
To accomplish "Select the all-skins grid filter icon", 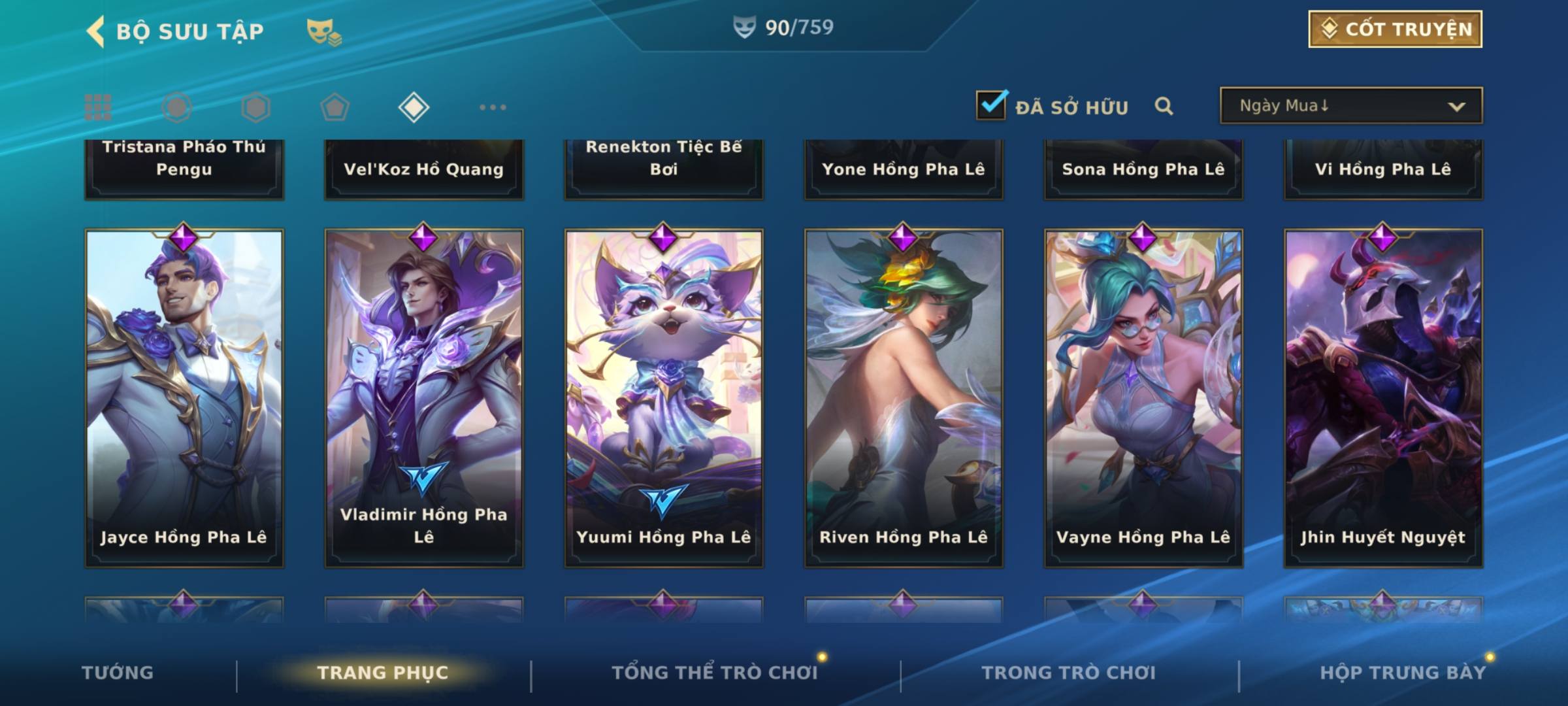I will tap(98, 107).
